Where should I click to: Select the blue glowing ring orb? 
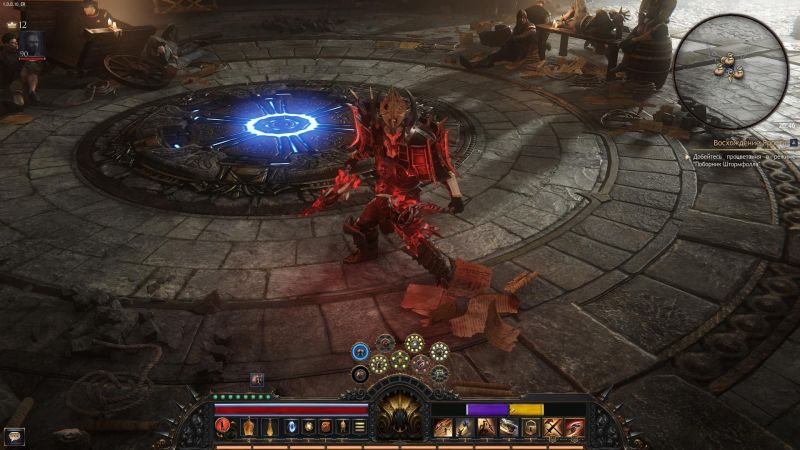360,350
